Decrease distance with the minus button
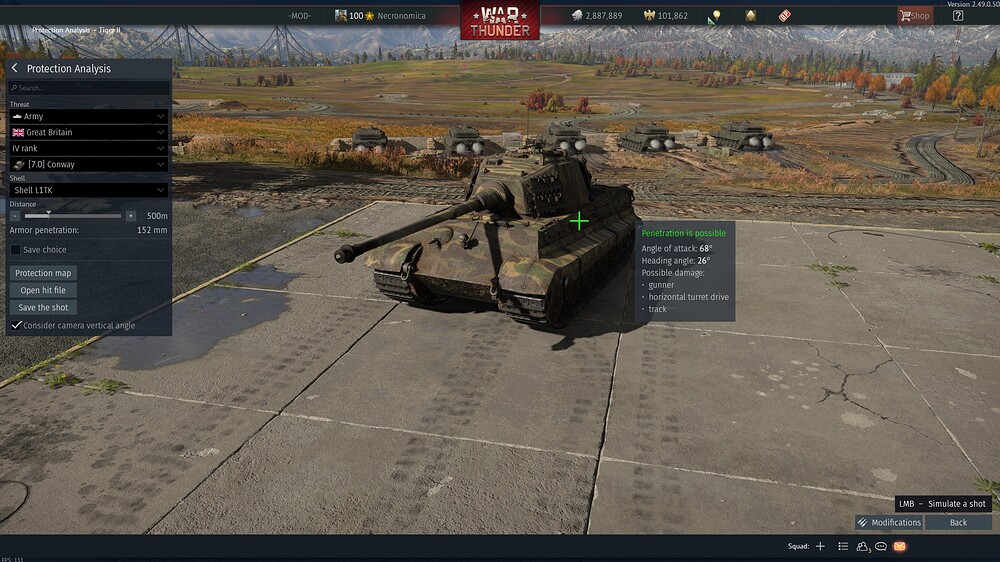1000x562 pixels. (15, 216)
